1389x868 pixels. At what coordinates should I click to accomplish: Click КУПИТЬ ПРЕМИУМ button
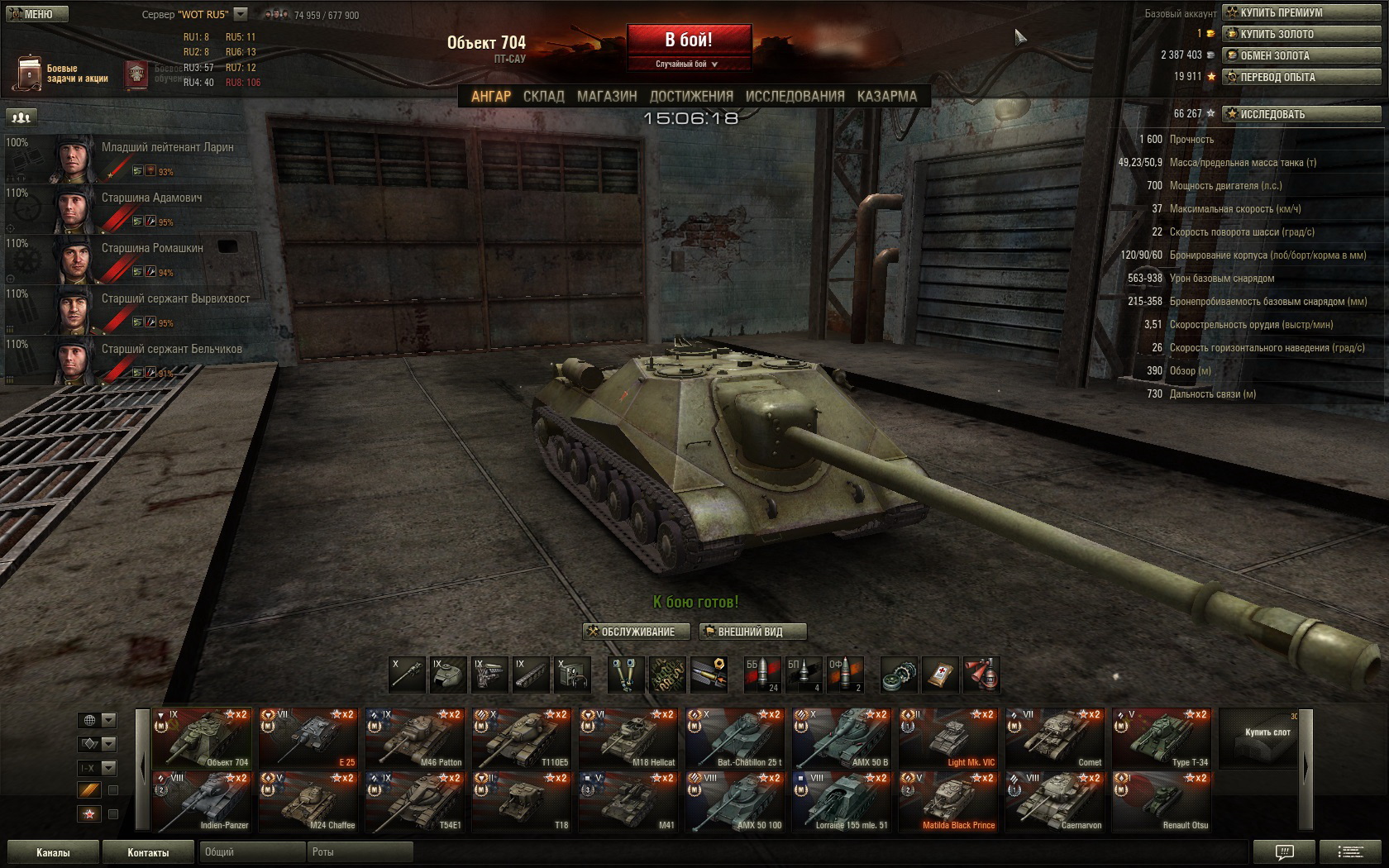[x=1301, y=12]
